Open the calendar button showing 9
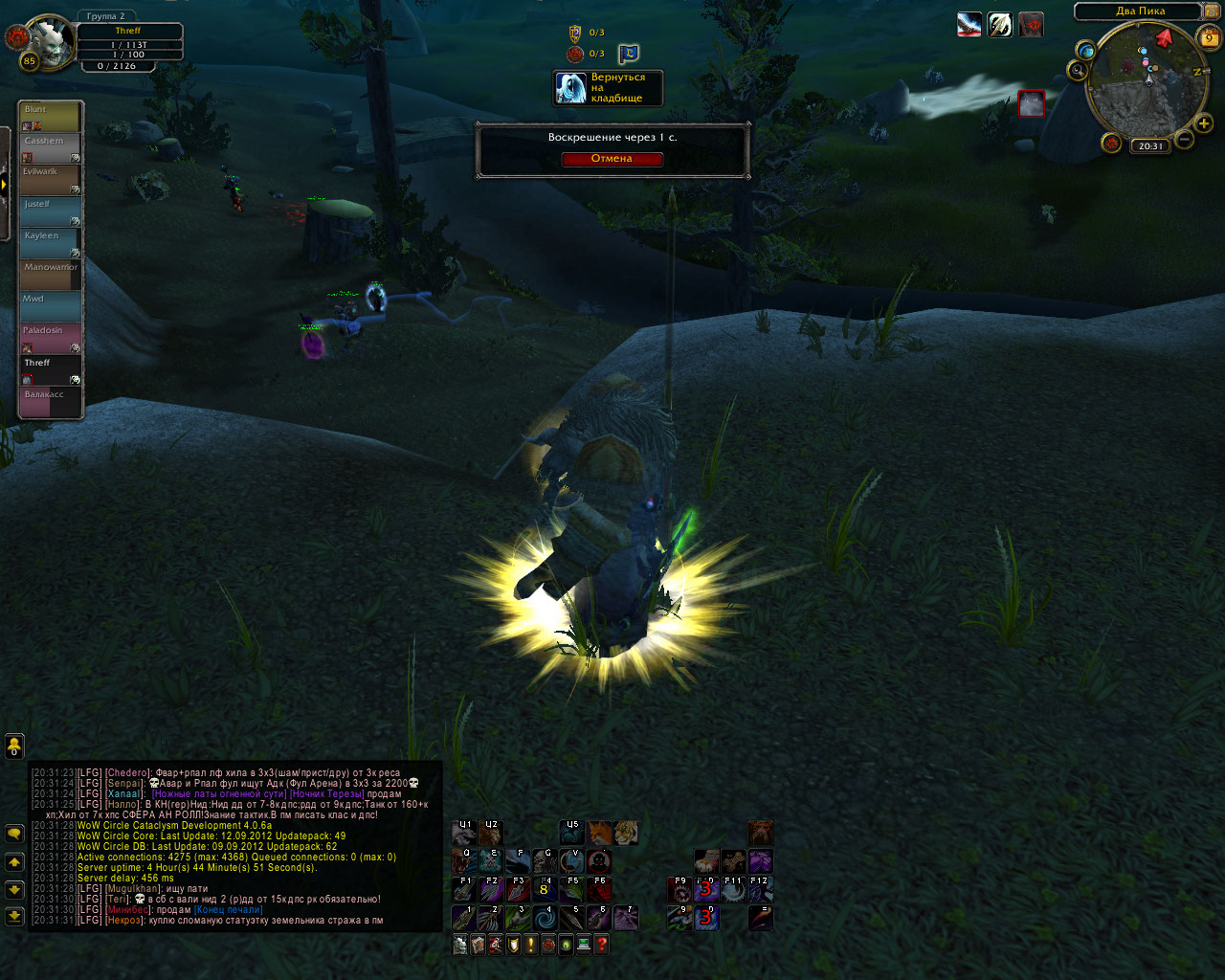This screenshot has width=1225, height=980. tap(1209, 38)
